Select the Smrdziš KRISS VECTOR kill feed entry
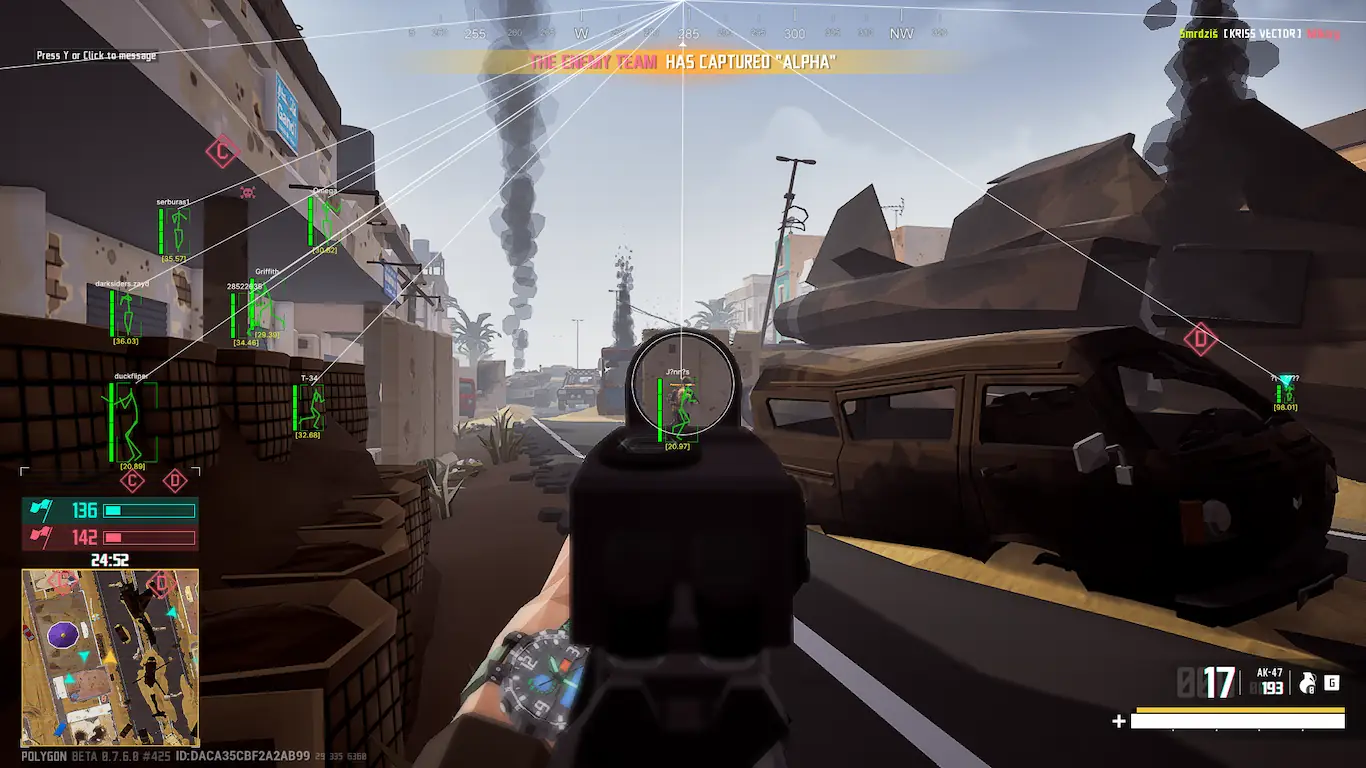This screenshot has height=768, width=1366. pos(1259,34)
